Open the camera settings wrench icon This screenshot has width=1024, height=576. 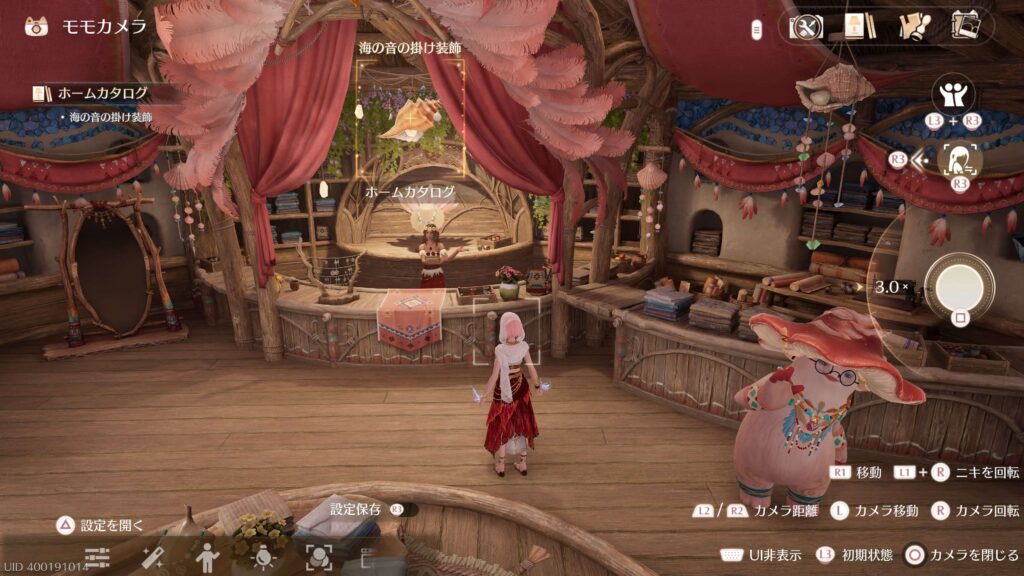point(805,27)
